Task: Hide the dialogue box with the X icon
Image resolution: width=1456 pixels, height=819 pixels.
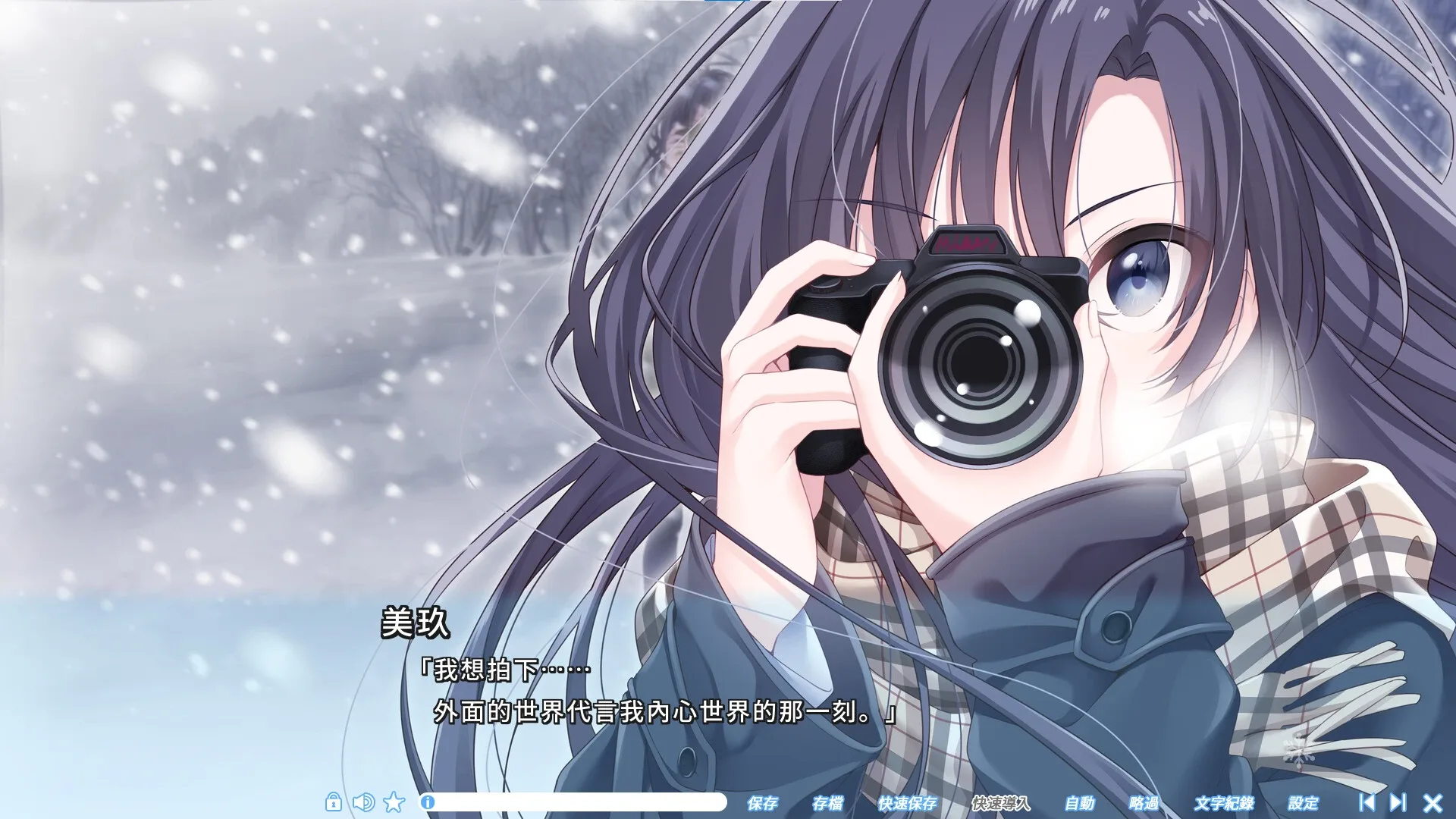Action: click(x=1432, y=802)
